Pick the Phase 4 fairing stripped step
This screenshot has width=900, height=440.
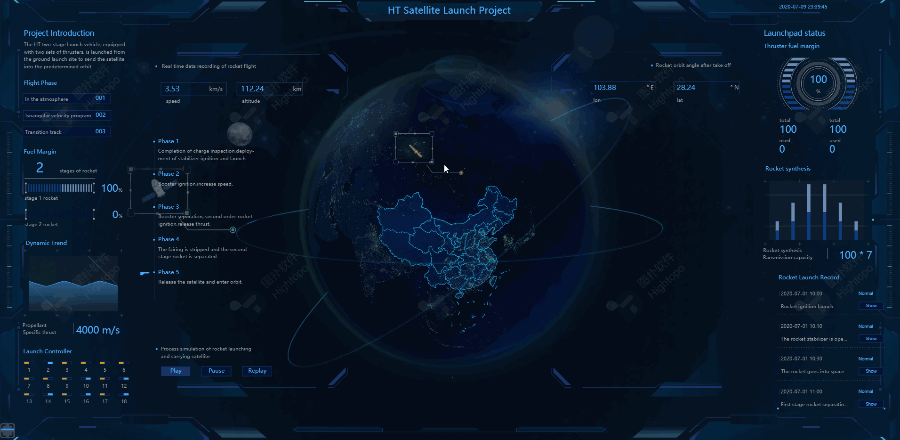pyautogui.click(x=168, y=239)
